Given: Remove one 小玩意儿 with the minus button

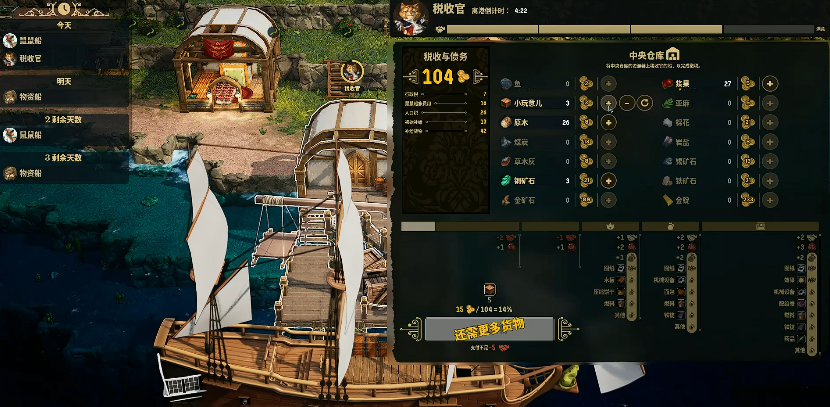Looking at the screenshot, I should pos(627,103).
